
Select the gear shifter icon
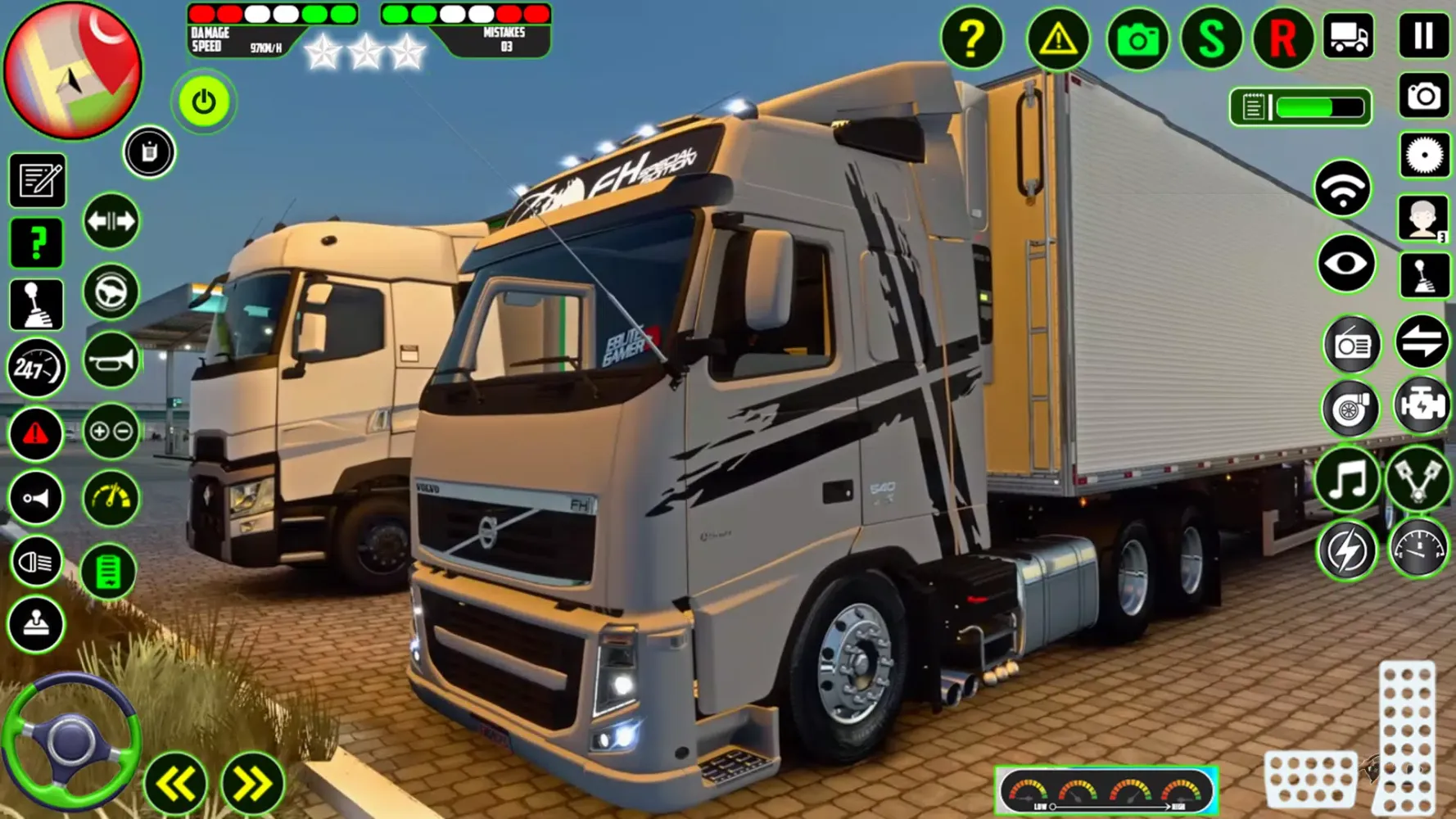click(x=36, y=303)
